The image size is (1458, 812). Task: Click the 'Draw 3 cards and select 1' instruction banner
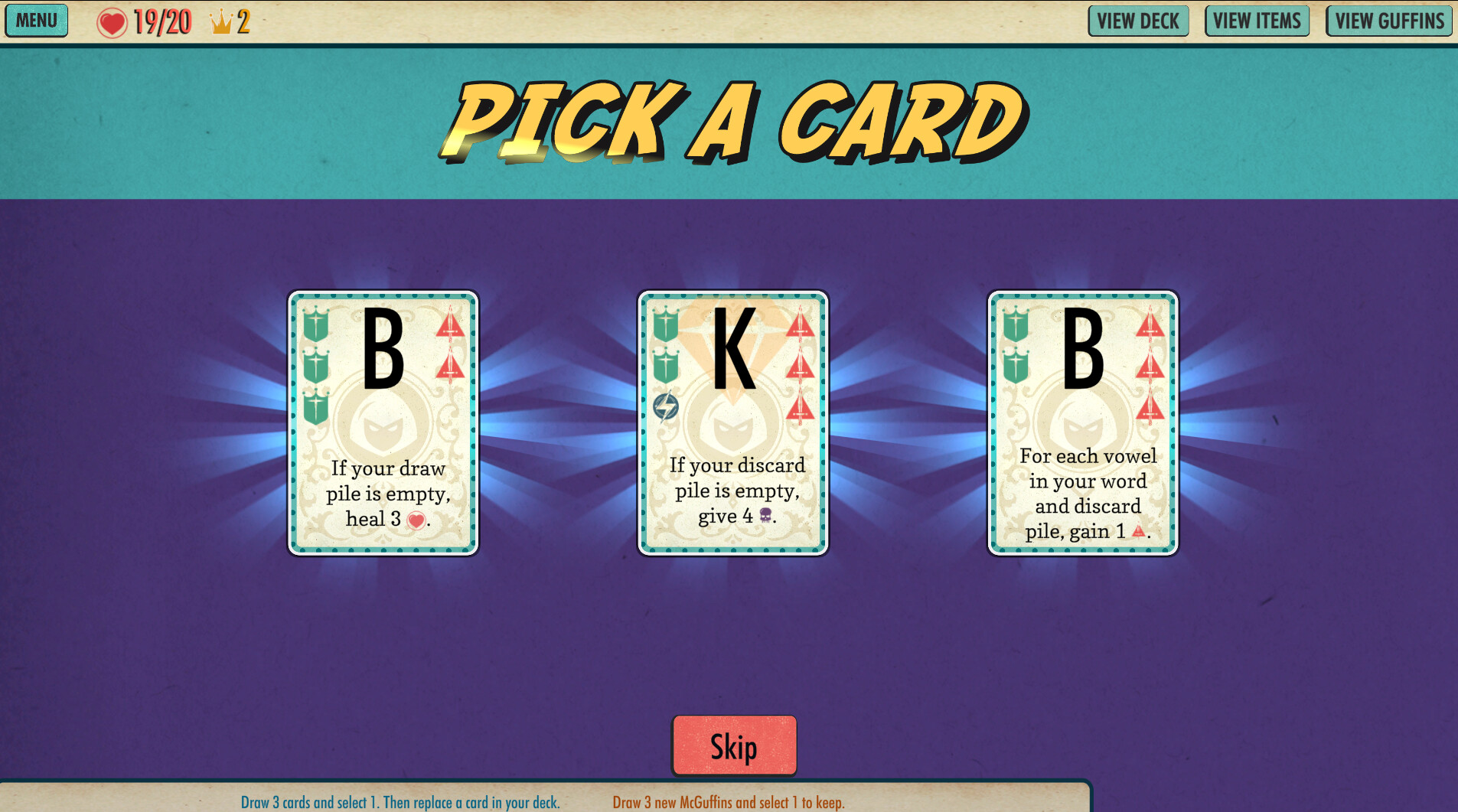[x=401, y=803]
